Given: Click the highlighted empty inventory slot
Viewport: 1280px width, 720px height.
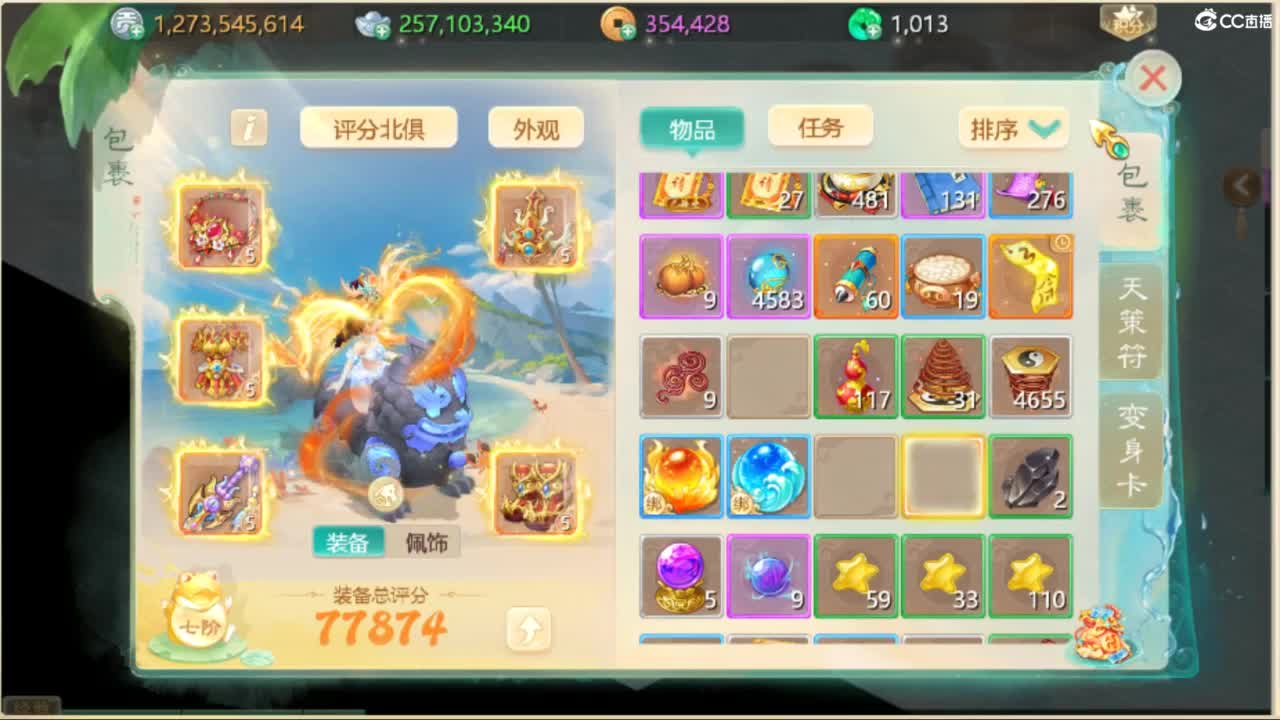Looking at the screenshot, I should 942,475.
